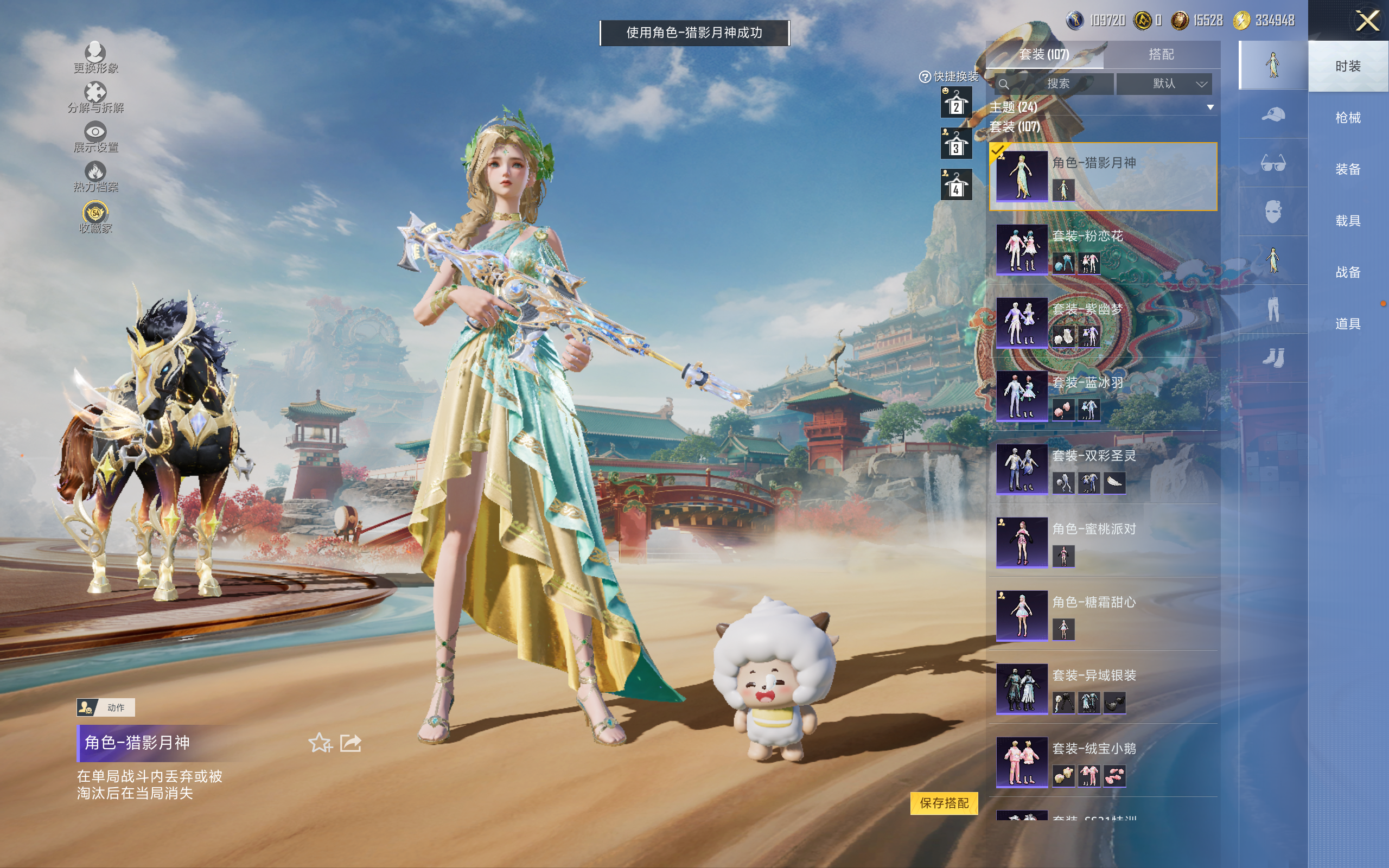This screenshot has width=1389, height=868.
Task: Open the 枪械 firearms category
Action: [1347, 118]
